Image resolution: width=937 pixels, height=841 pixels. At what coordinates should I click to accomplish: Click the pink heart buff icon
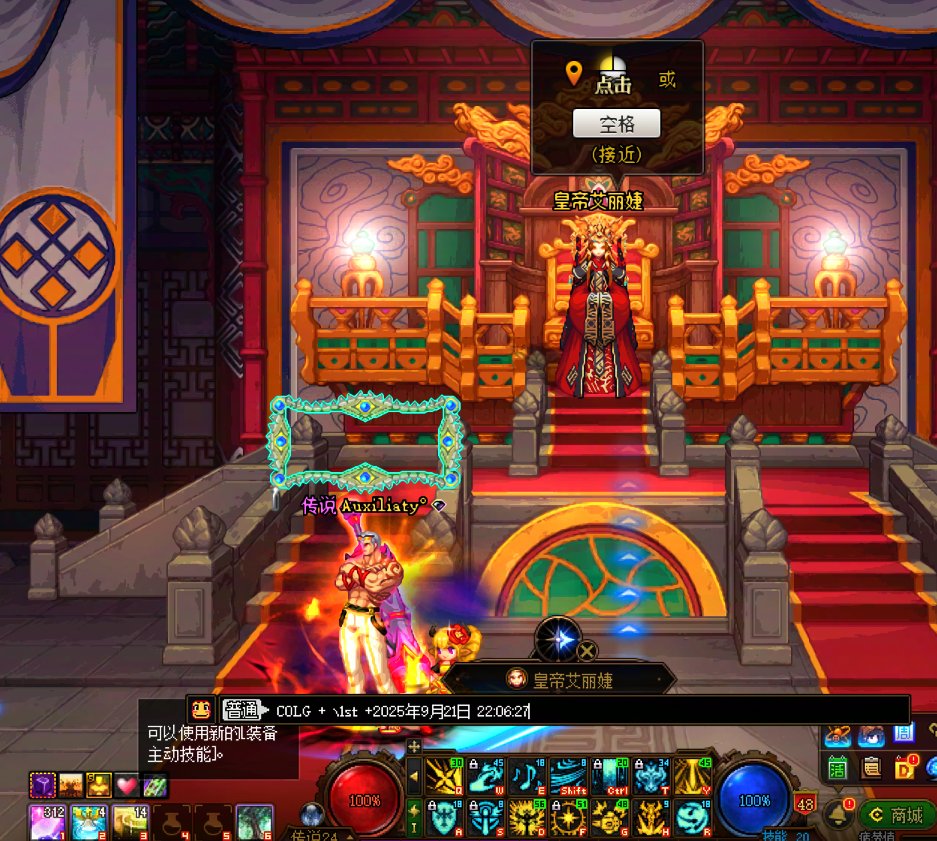(x=127, y=785)
